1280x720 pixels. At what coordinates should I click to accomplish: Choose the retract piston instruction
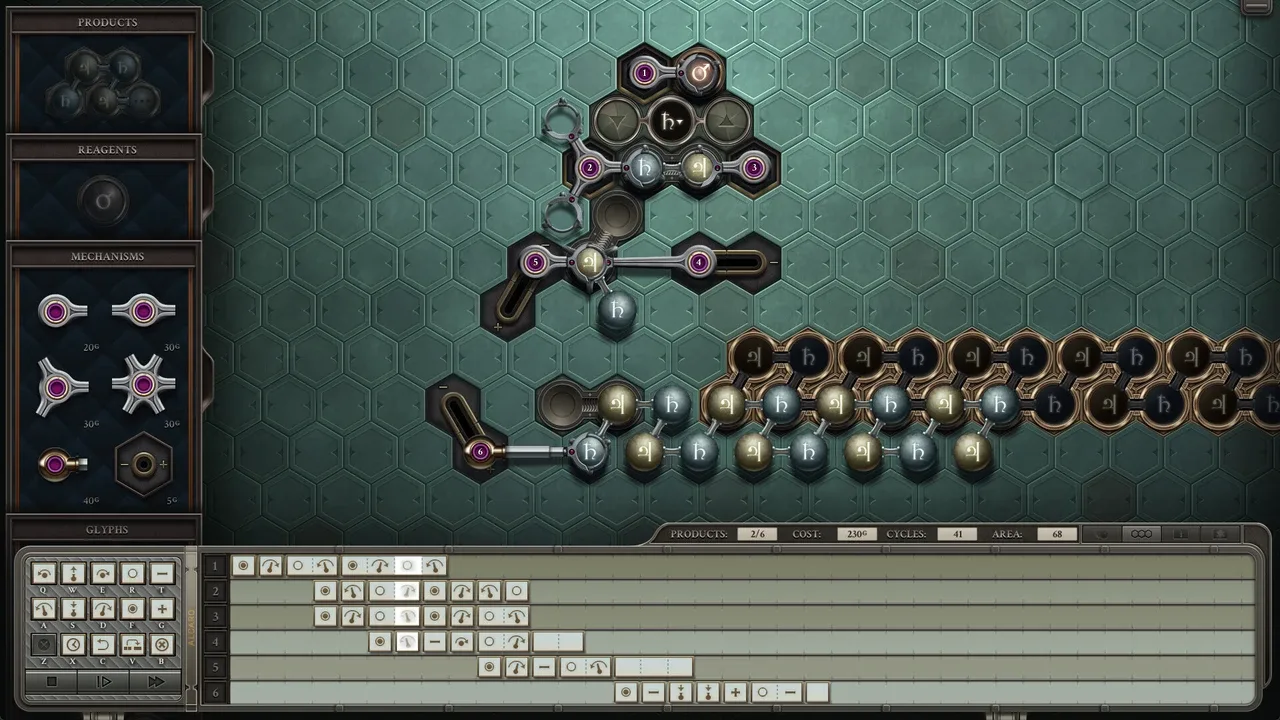pyautogui.click(x=73, y=609)
